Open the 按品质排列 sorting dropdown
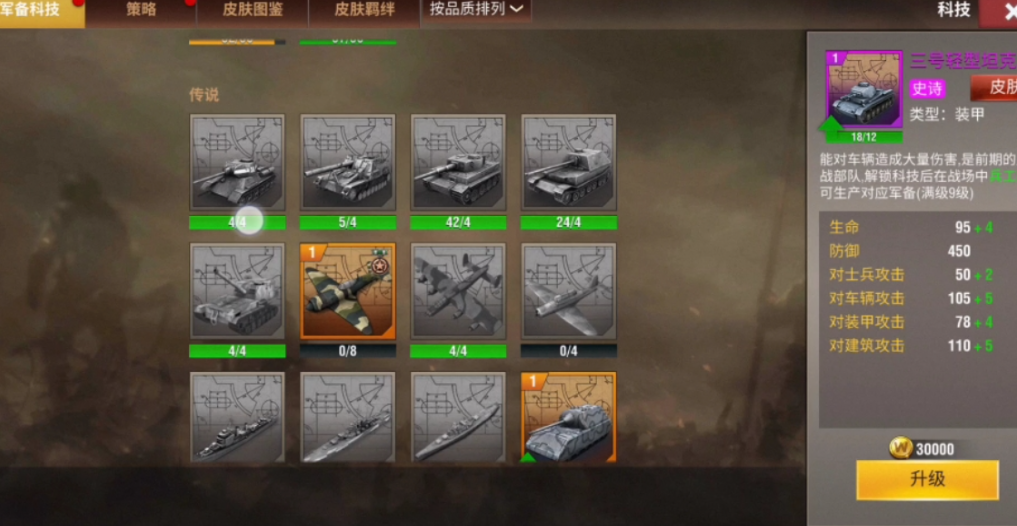Image resolution: width=1017 pixels, height=526 pixels. point(476,10)
